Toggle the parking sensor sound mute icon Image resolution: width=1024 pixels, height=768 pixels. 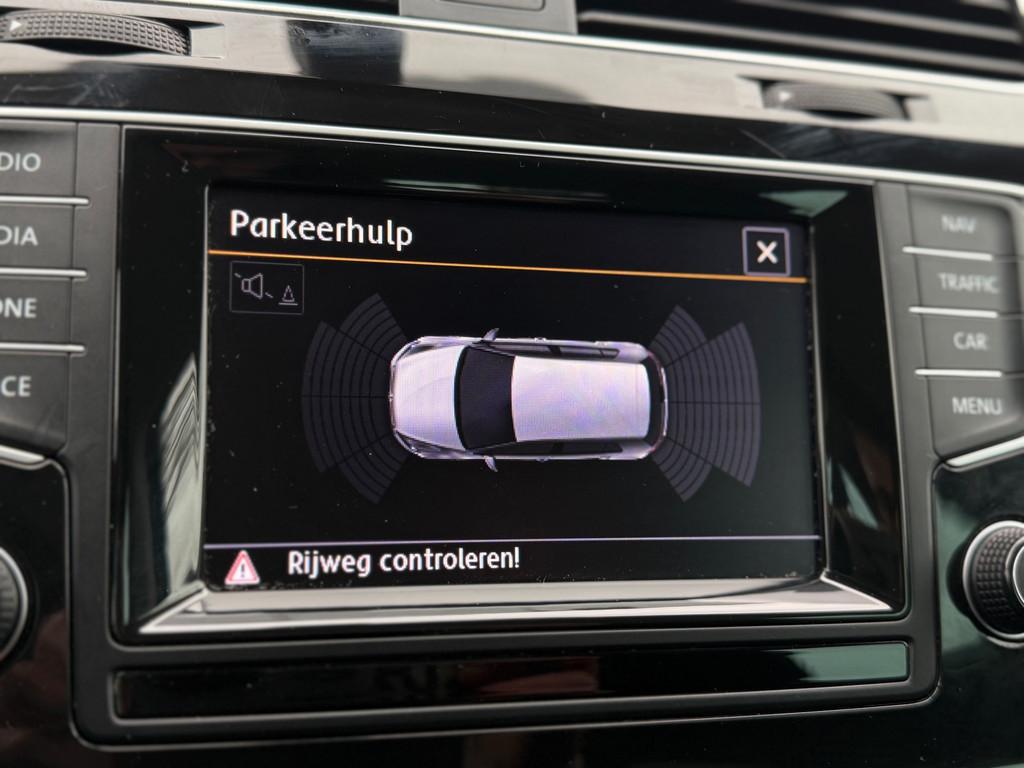(266, 288)
